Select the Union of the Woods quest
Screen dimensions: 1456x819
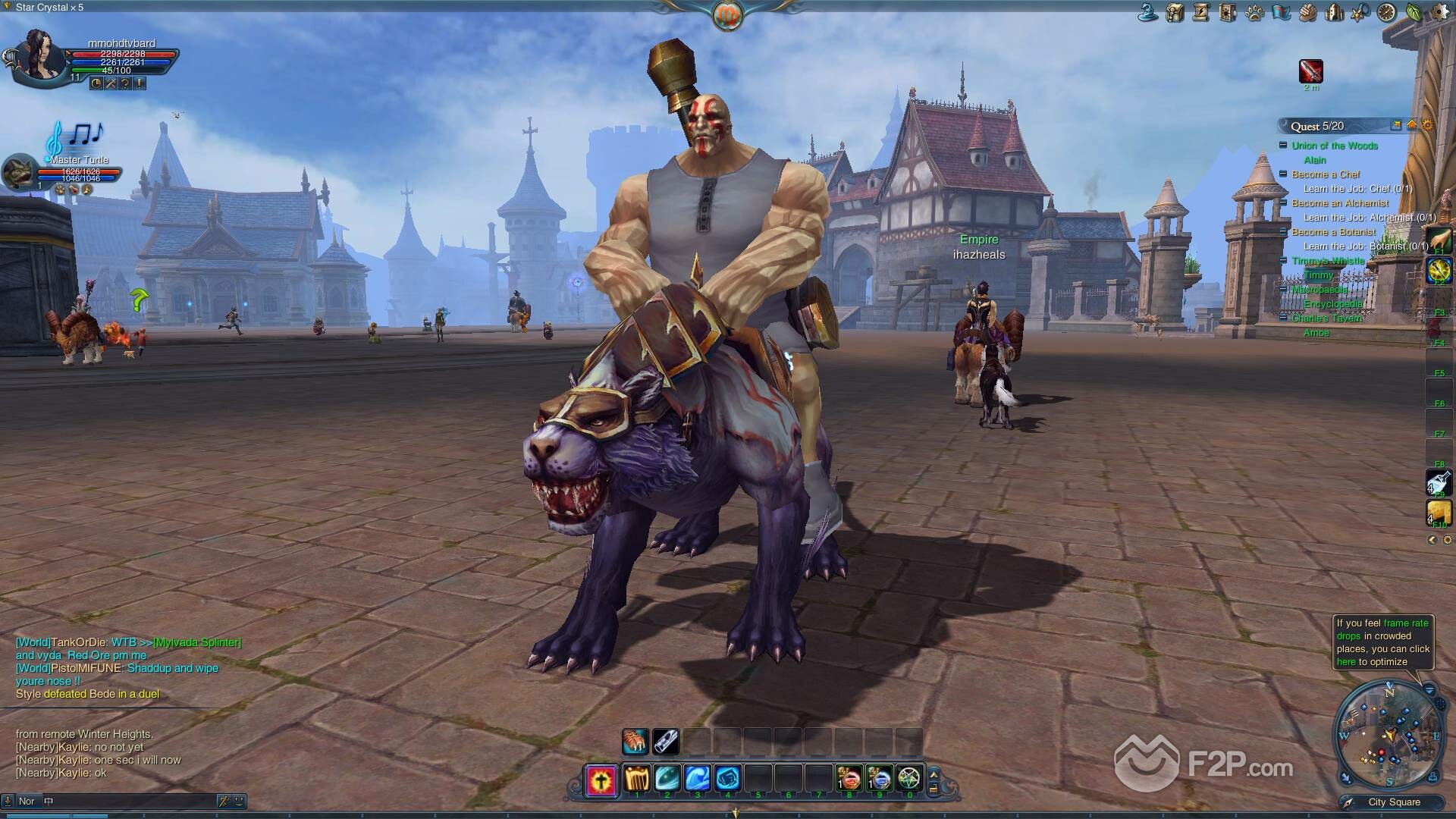[x=1335, y=146]
